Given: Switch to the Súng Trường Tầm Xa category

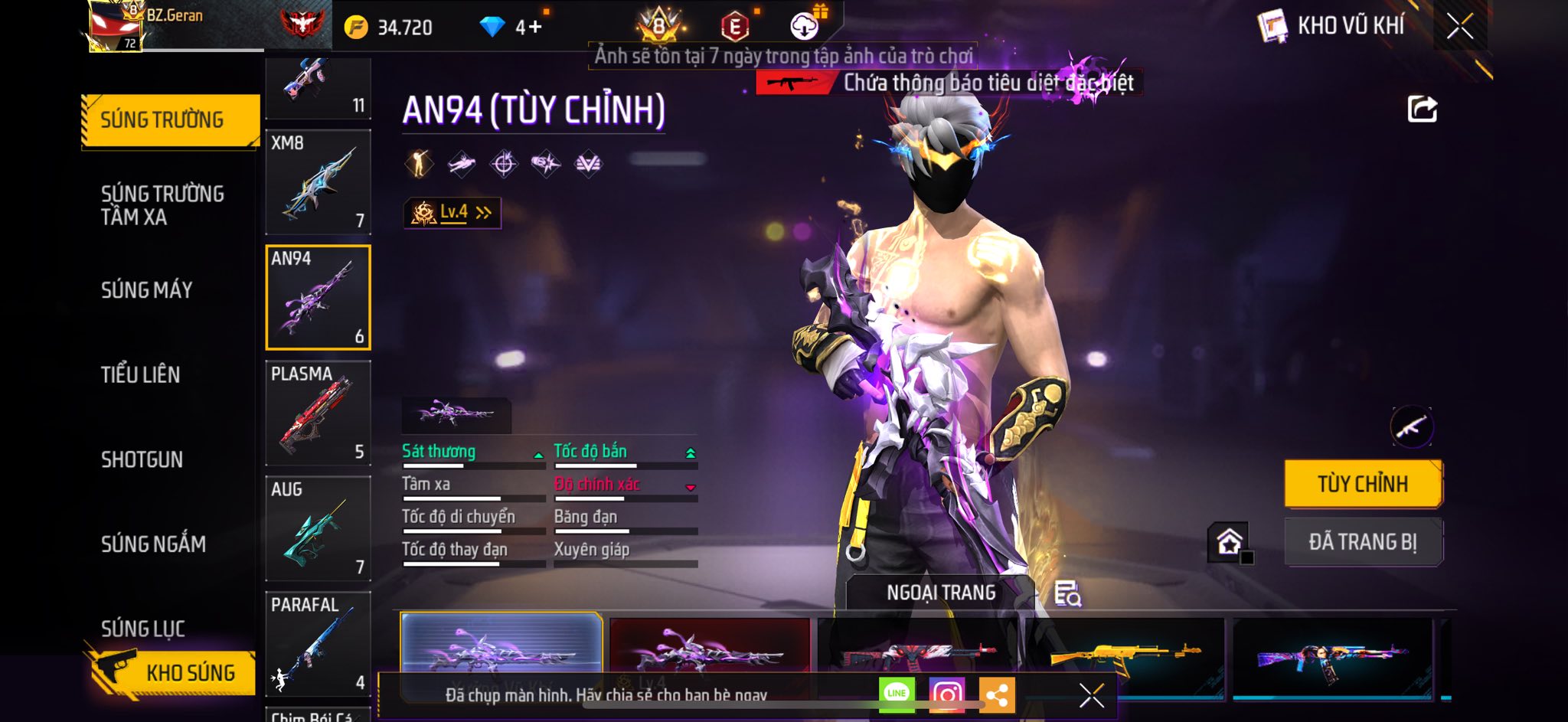Looking at the screenshot, I should pos(162,204).
